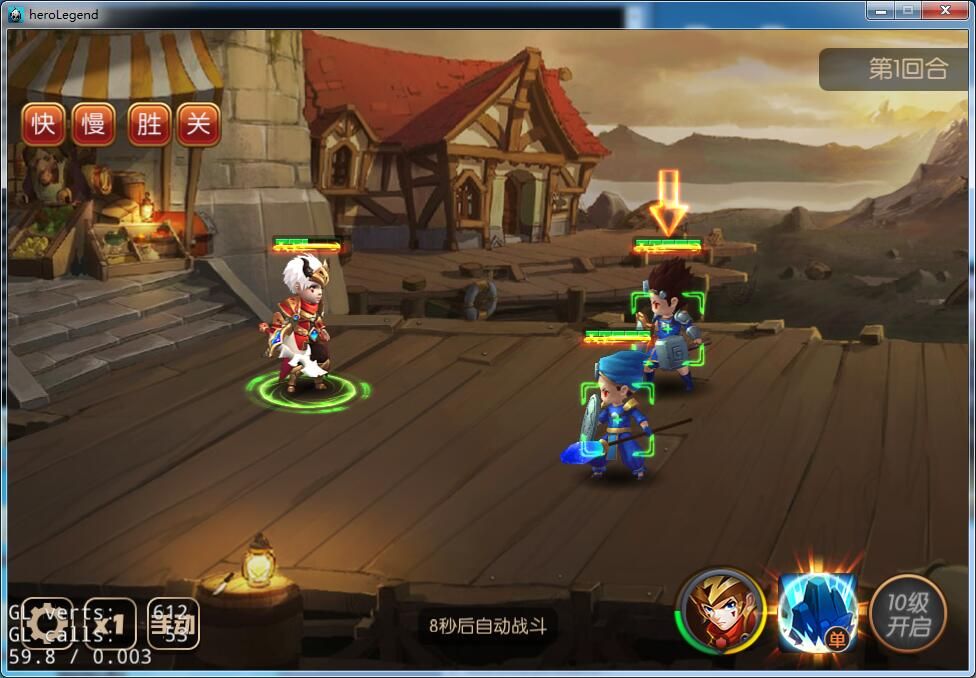Toggle the x1 battle speed button
This screenshot has width=976, height=678.
click(110, 625)
